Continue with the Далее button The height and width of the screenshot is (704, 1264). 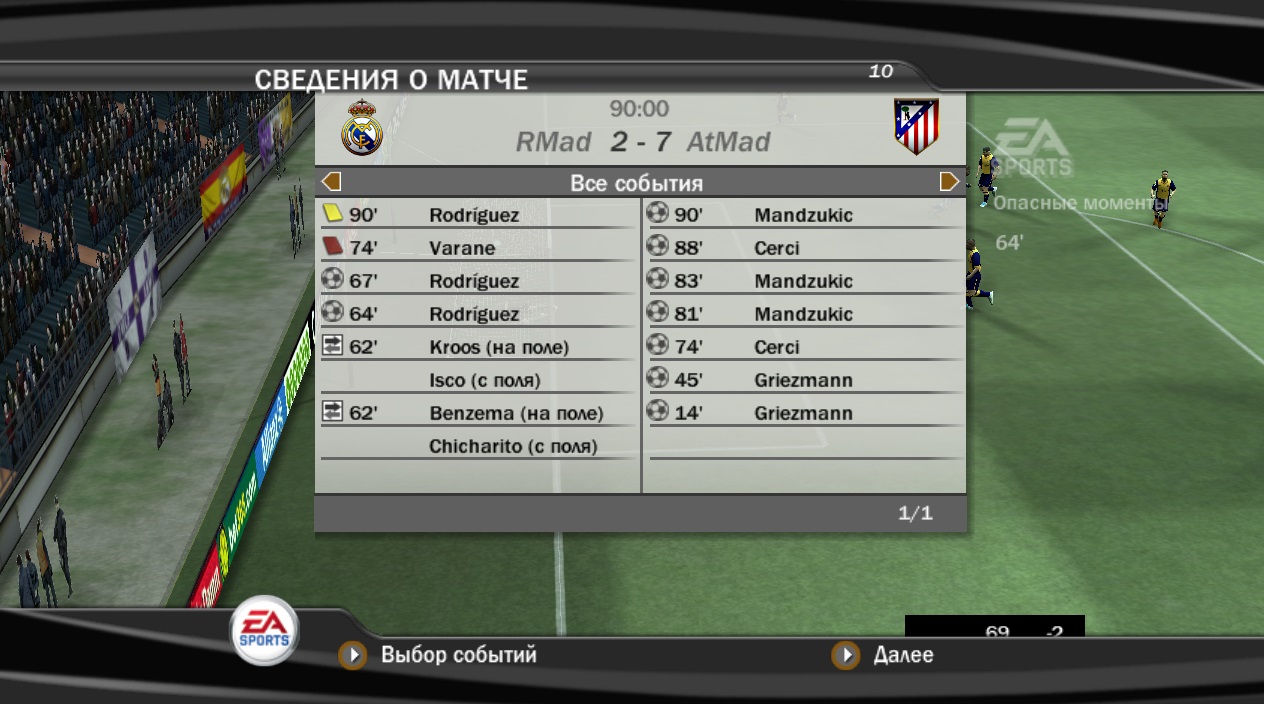coord(902,656)
